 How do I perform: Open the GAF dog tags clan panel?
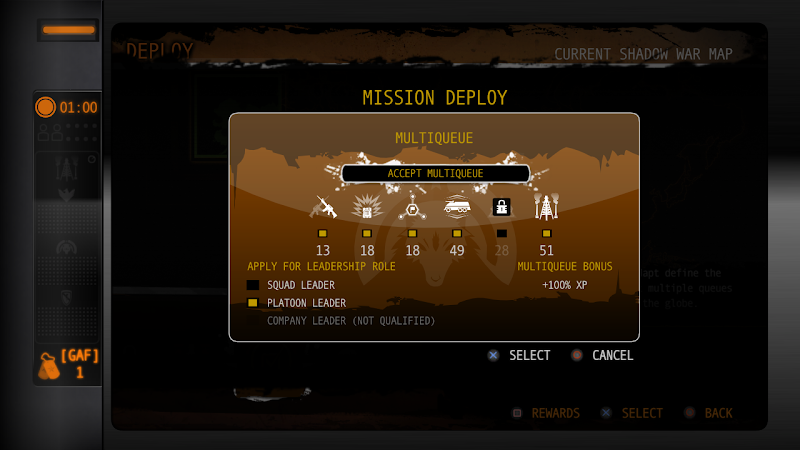[x=67, y=364]
